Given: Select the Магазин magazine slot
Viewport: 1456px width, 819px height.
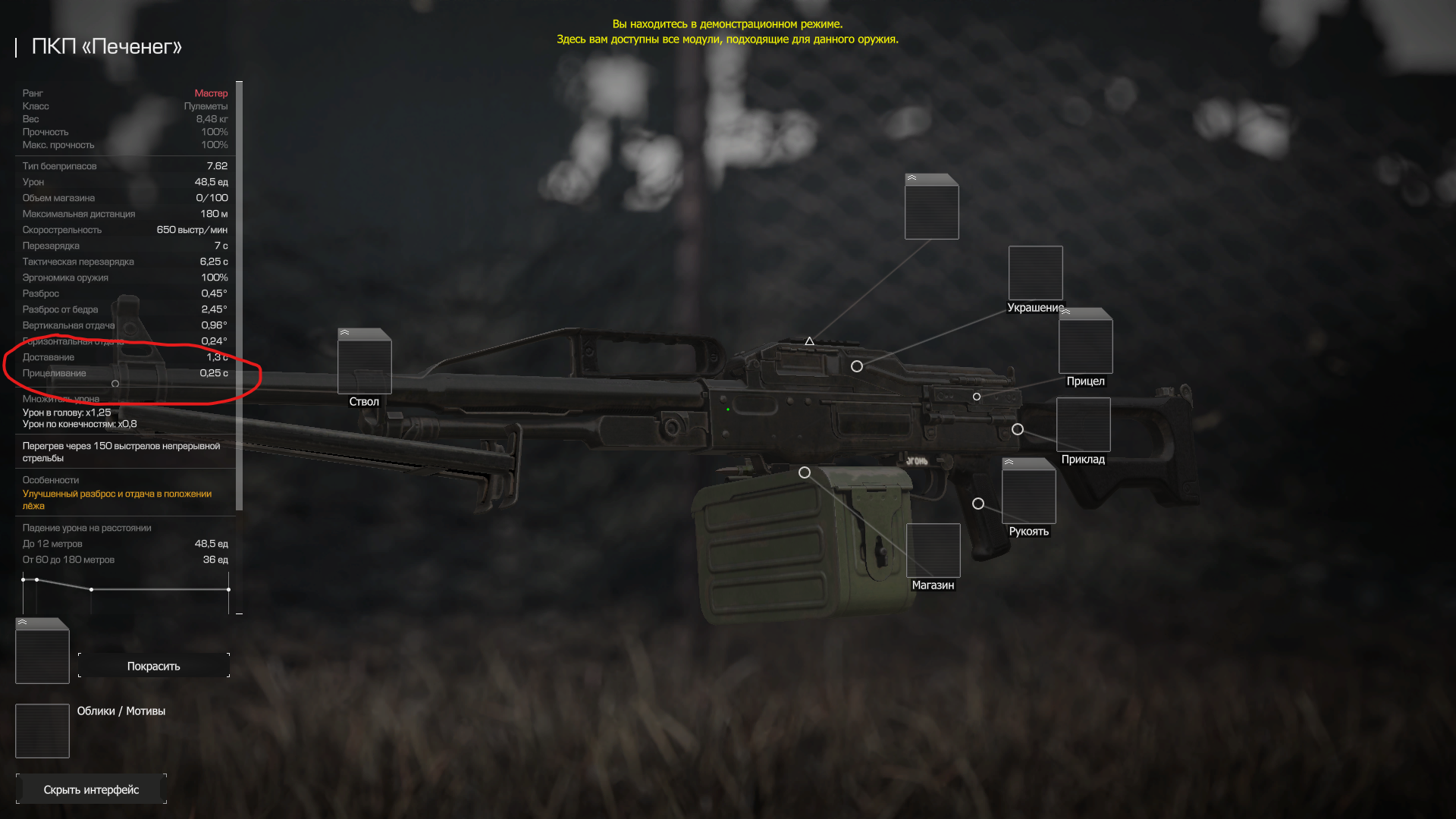Looking at the screenshot, I should (x=933, y=551).
